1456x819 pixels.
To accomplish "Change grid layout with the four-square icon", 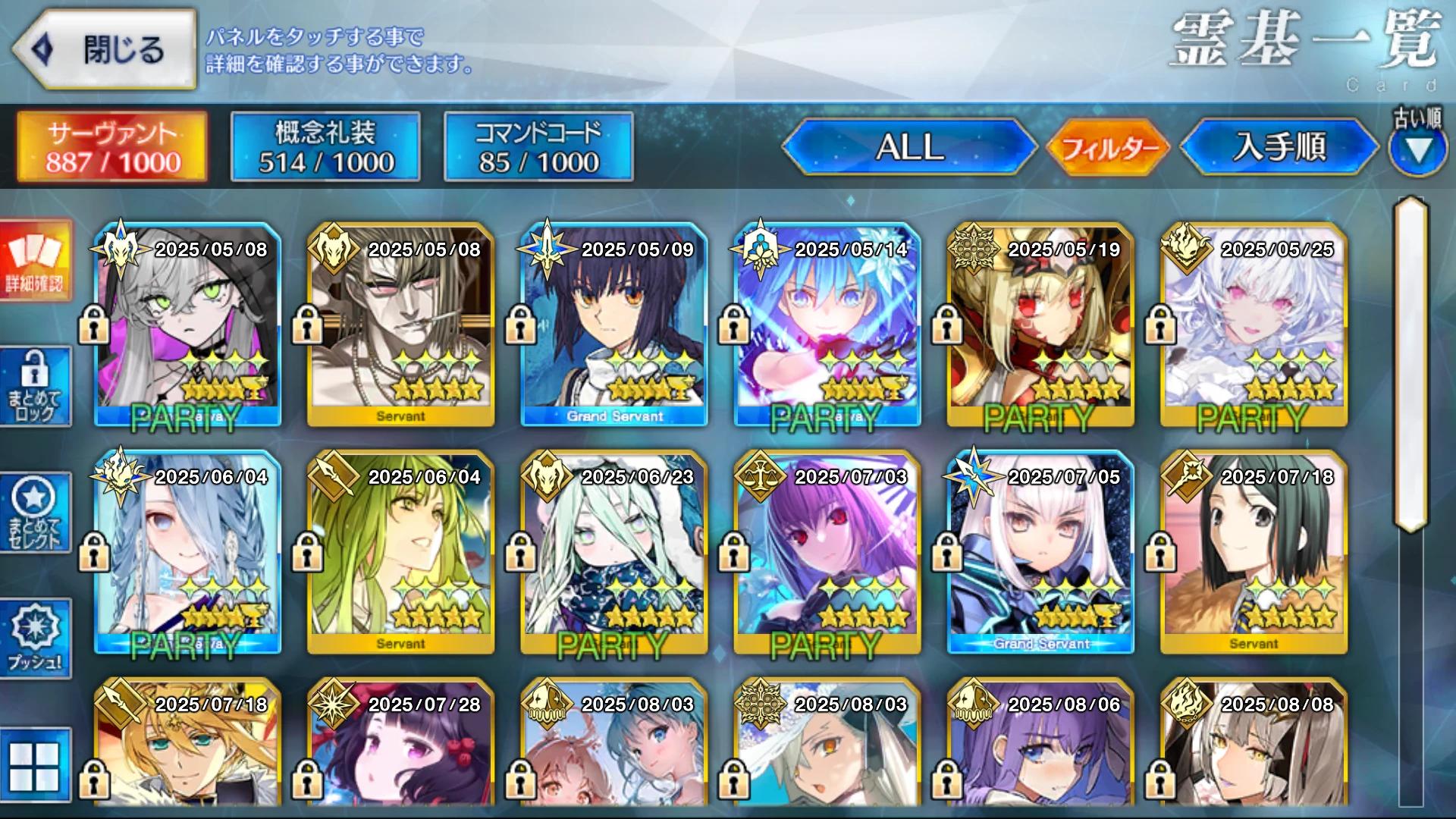I will coord(34,765).
